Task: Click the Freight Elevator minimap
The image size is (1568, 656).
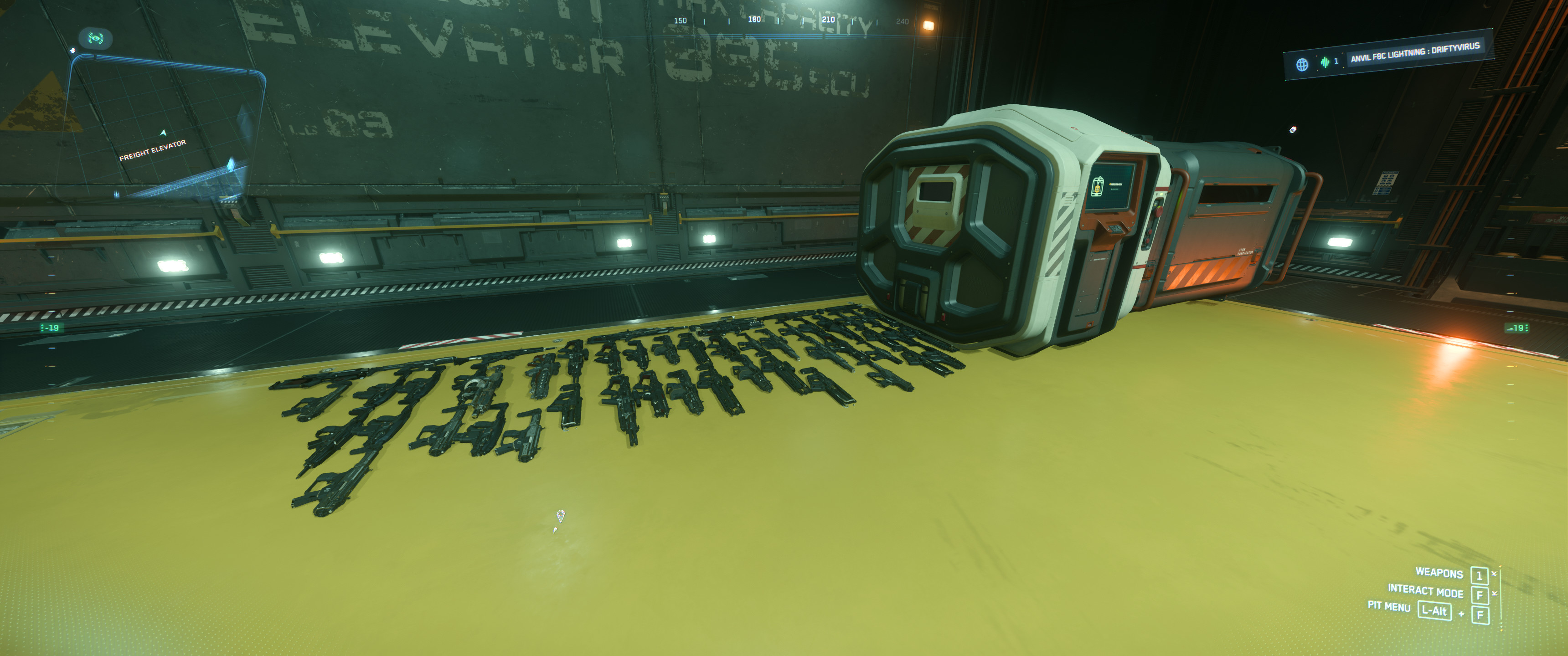Action: (x=161, y=131)
